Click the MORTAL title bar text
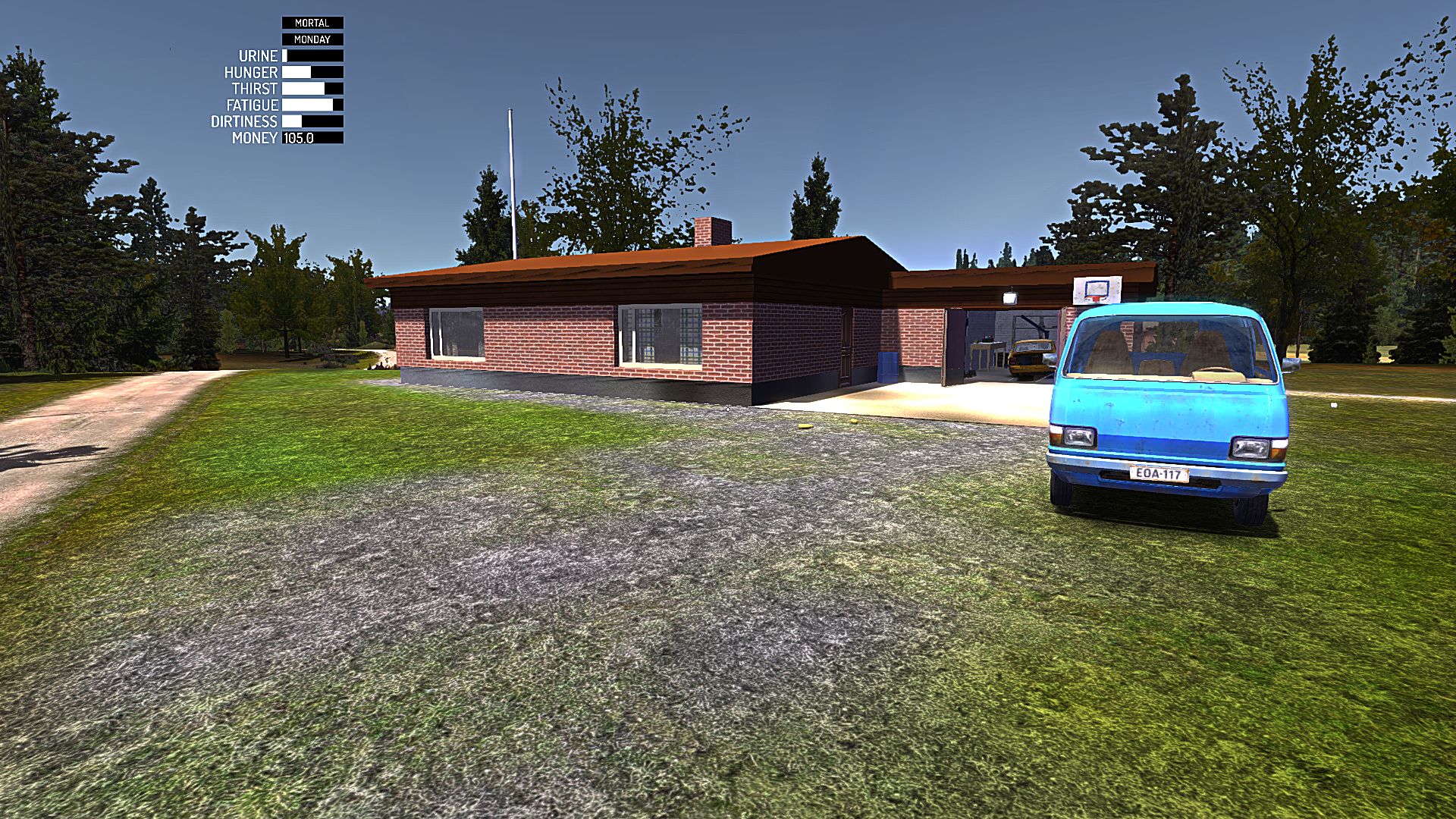 pyautogui.click(x=313, y=23)
